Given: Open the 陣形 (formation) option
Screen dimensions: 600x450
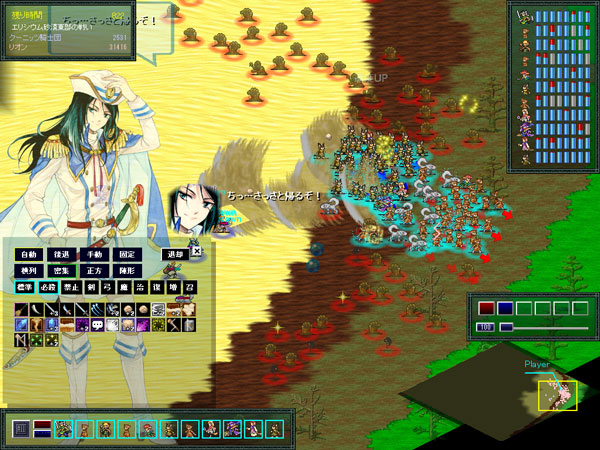Looking at the screenshot, I should [127, 271].
